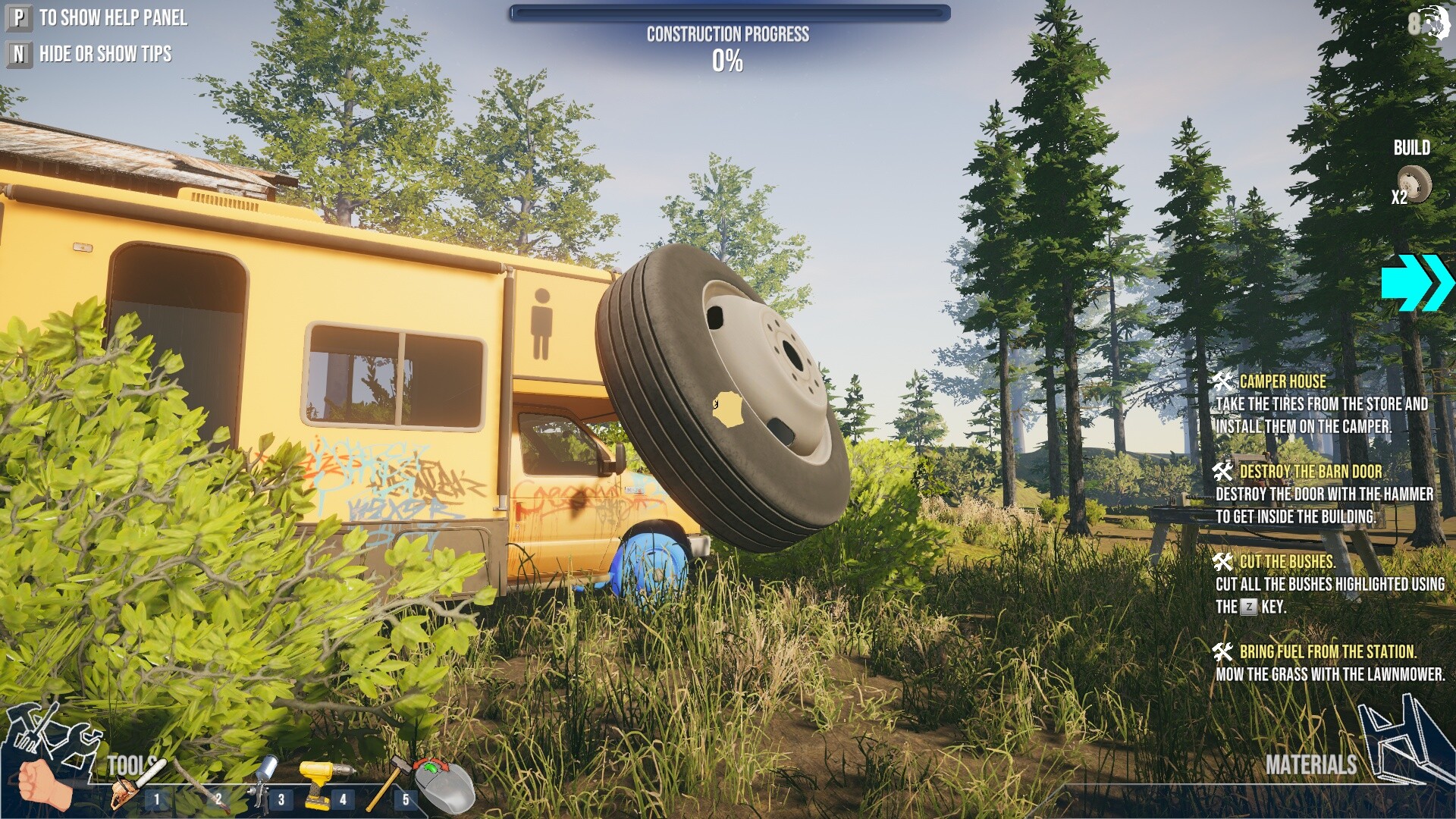Screen dimensions: 1456x819
Task: Click the Construction Progress bar
Action: tap(728, 11)
